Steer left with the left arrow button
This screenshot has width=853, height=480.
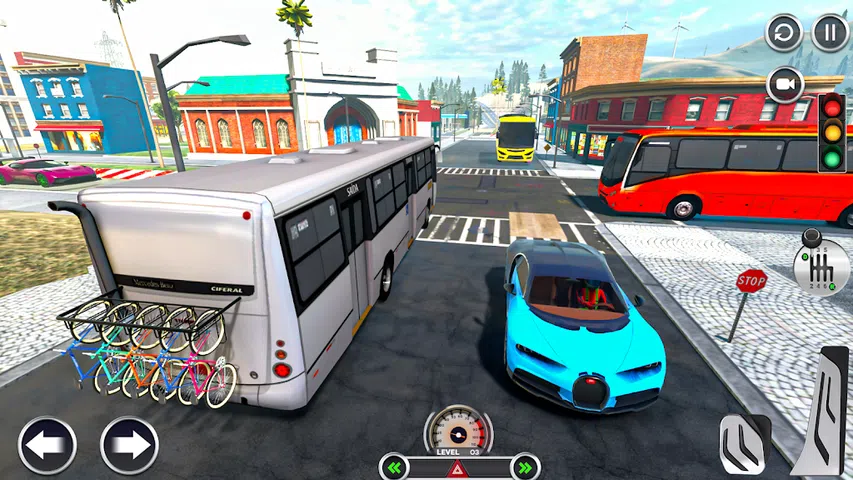47,445
